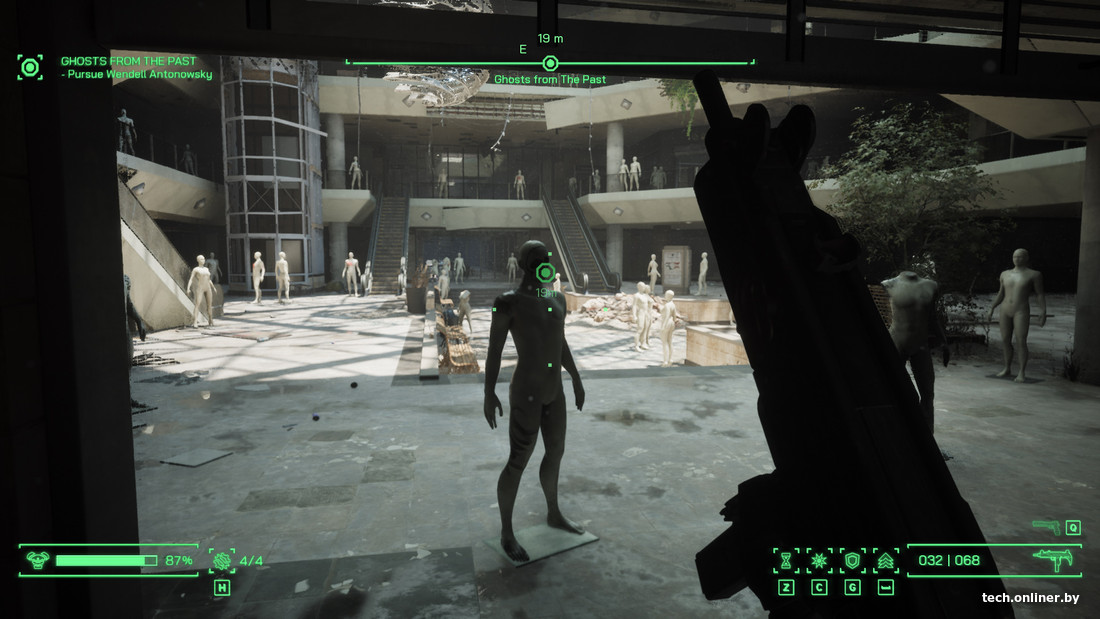Click the compass objective marker
The width and height of the screenshot is (1100, 619).
coord(550,63)
